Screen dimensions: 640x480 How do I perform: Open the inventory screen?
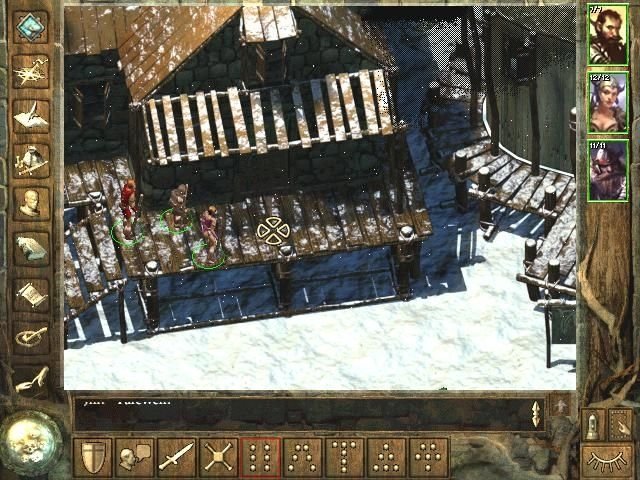tap(31, 159)
